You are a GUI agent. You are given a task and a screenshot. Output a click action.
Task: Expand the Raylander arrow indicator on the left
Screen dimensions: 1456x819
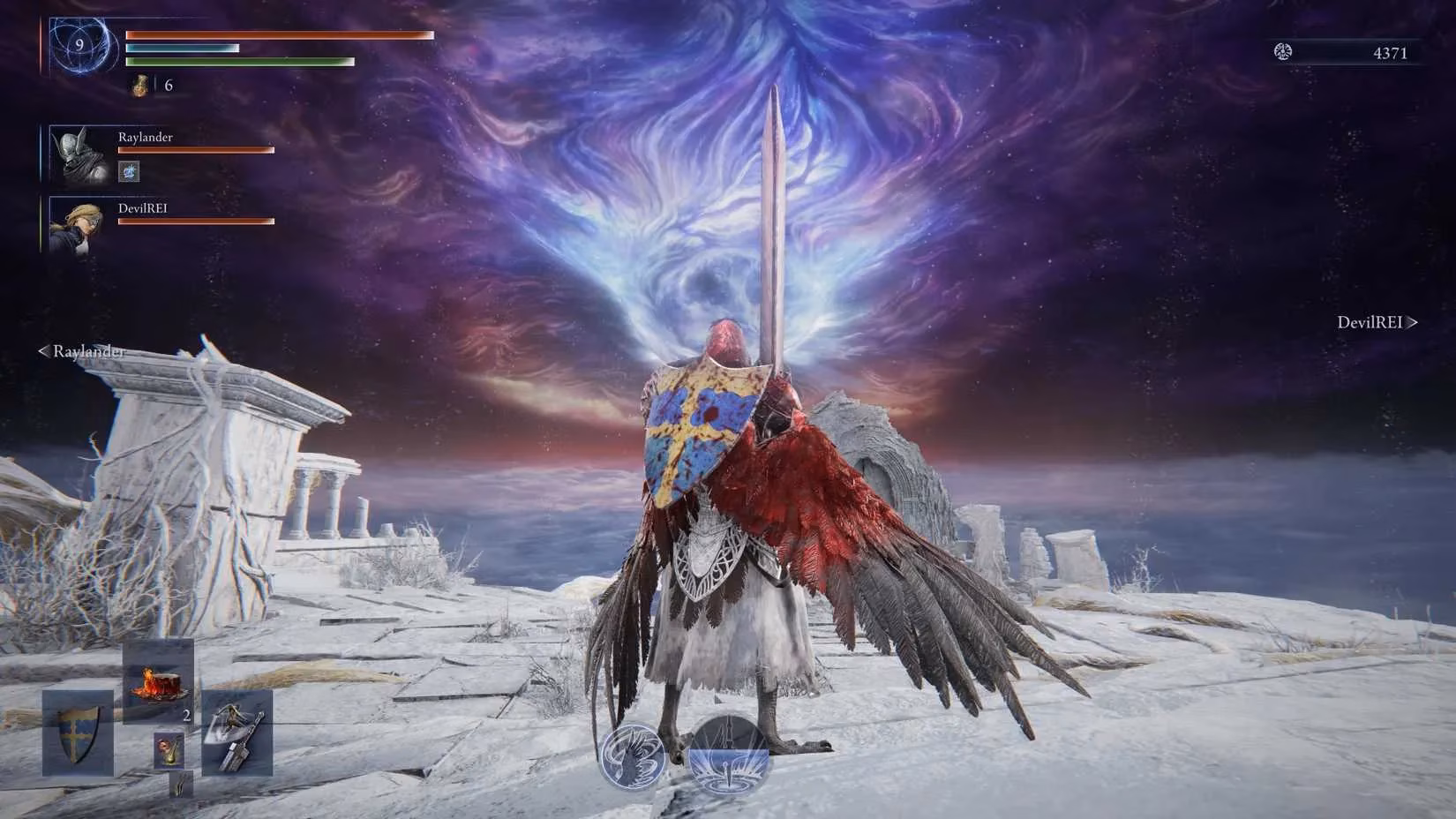coord(42,352)
